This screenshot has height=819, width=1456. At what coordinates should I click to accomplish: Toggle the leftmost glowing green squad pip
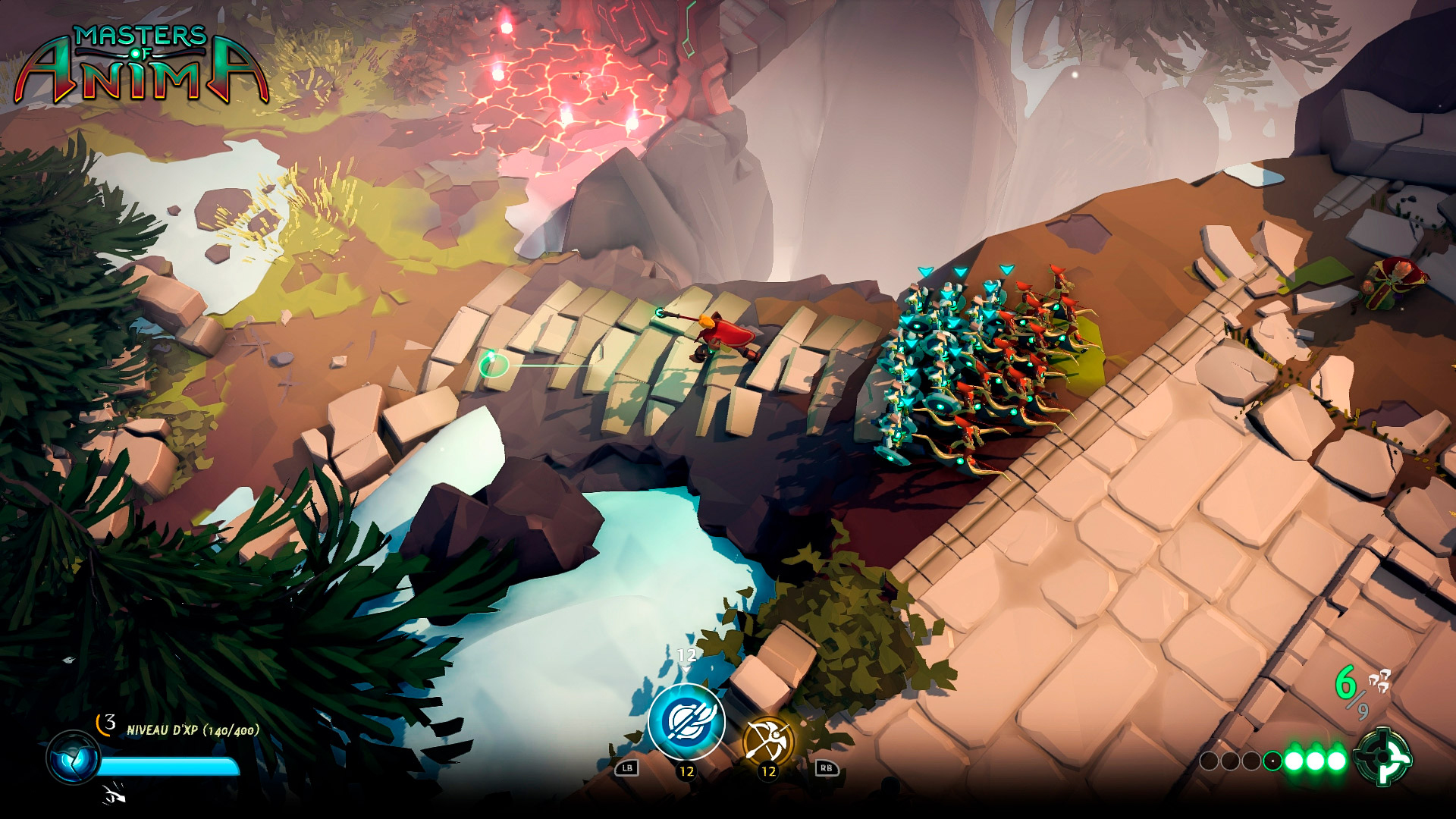click(1294, 760)
